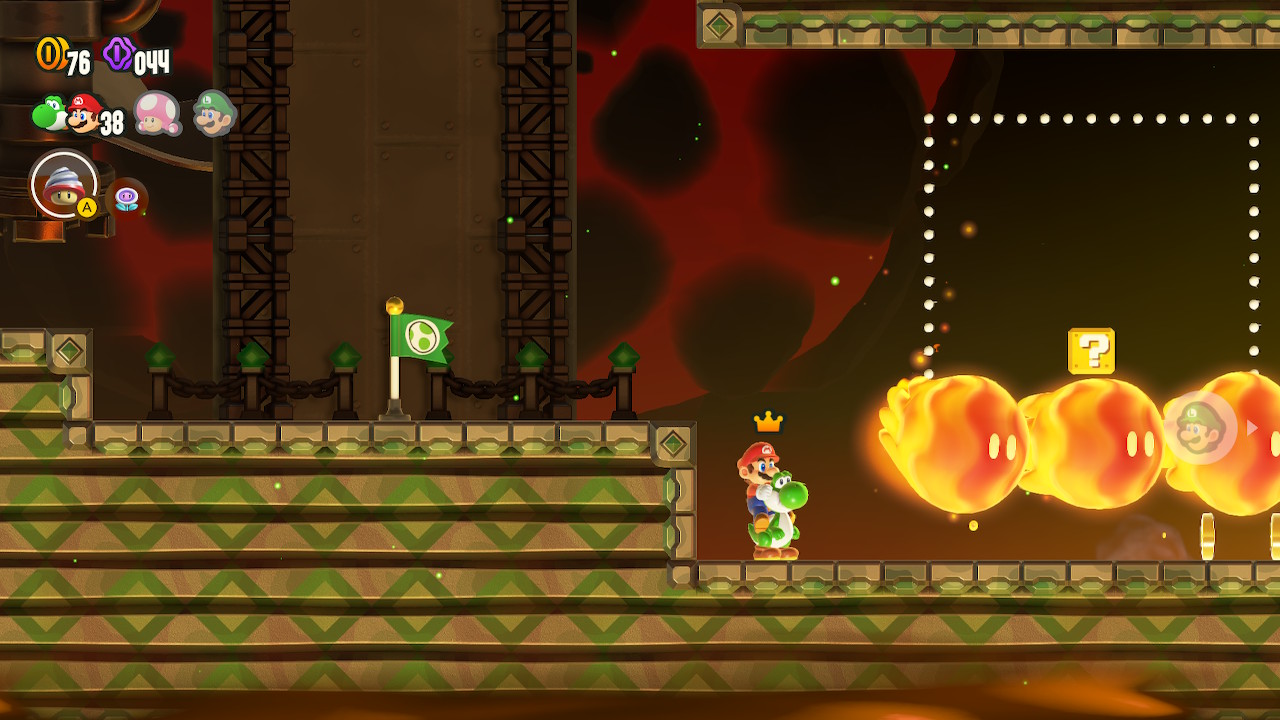The image size is (1280, 720).
Task: Choose Luigi's portrait in the player list
Action: [x=213, y=113]
